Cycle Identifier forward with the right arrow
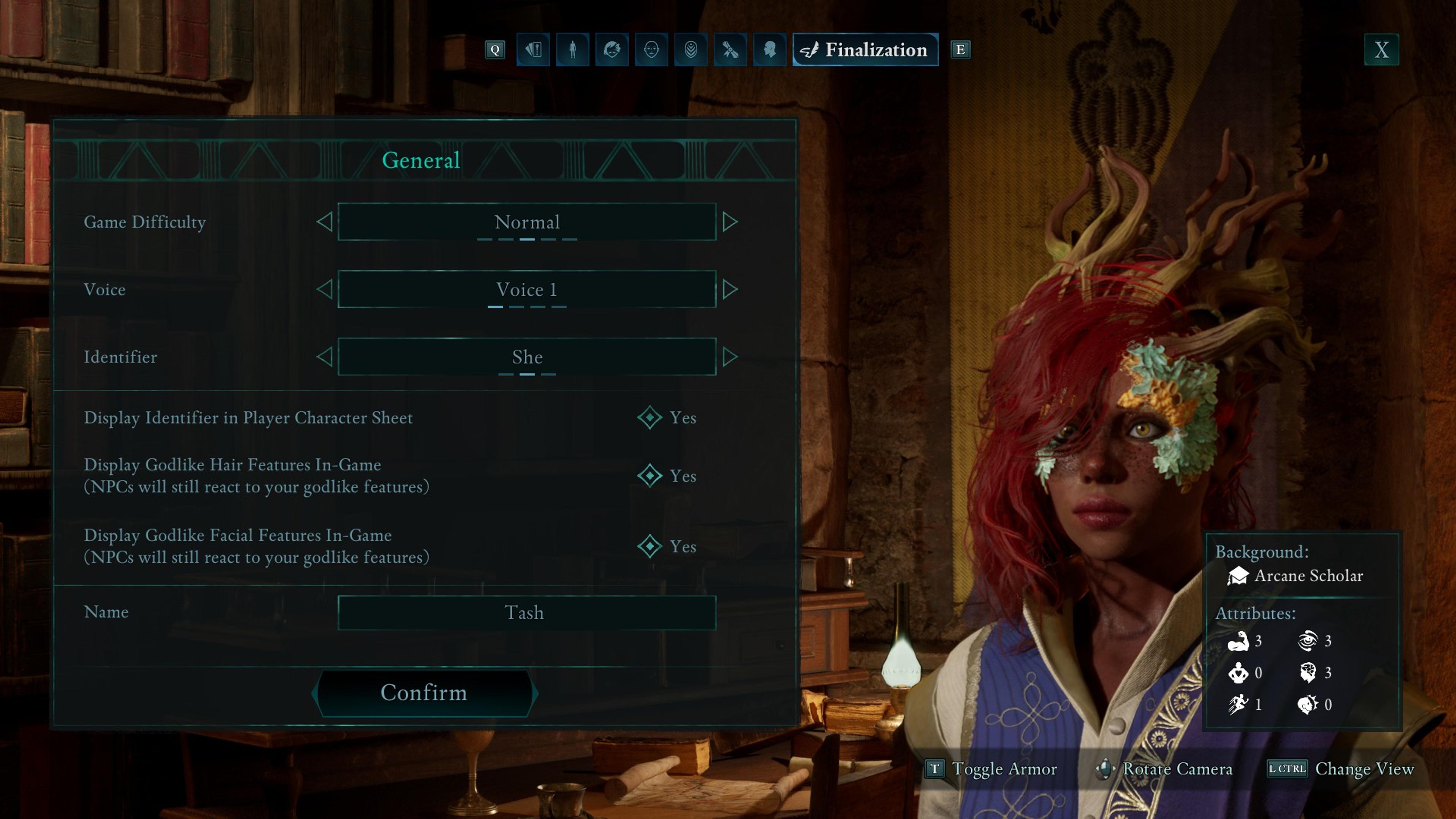 [x=730, y=357]
